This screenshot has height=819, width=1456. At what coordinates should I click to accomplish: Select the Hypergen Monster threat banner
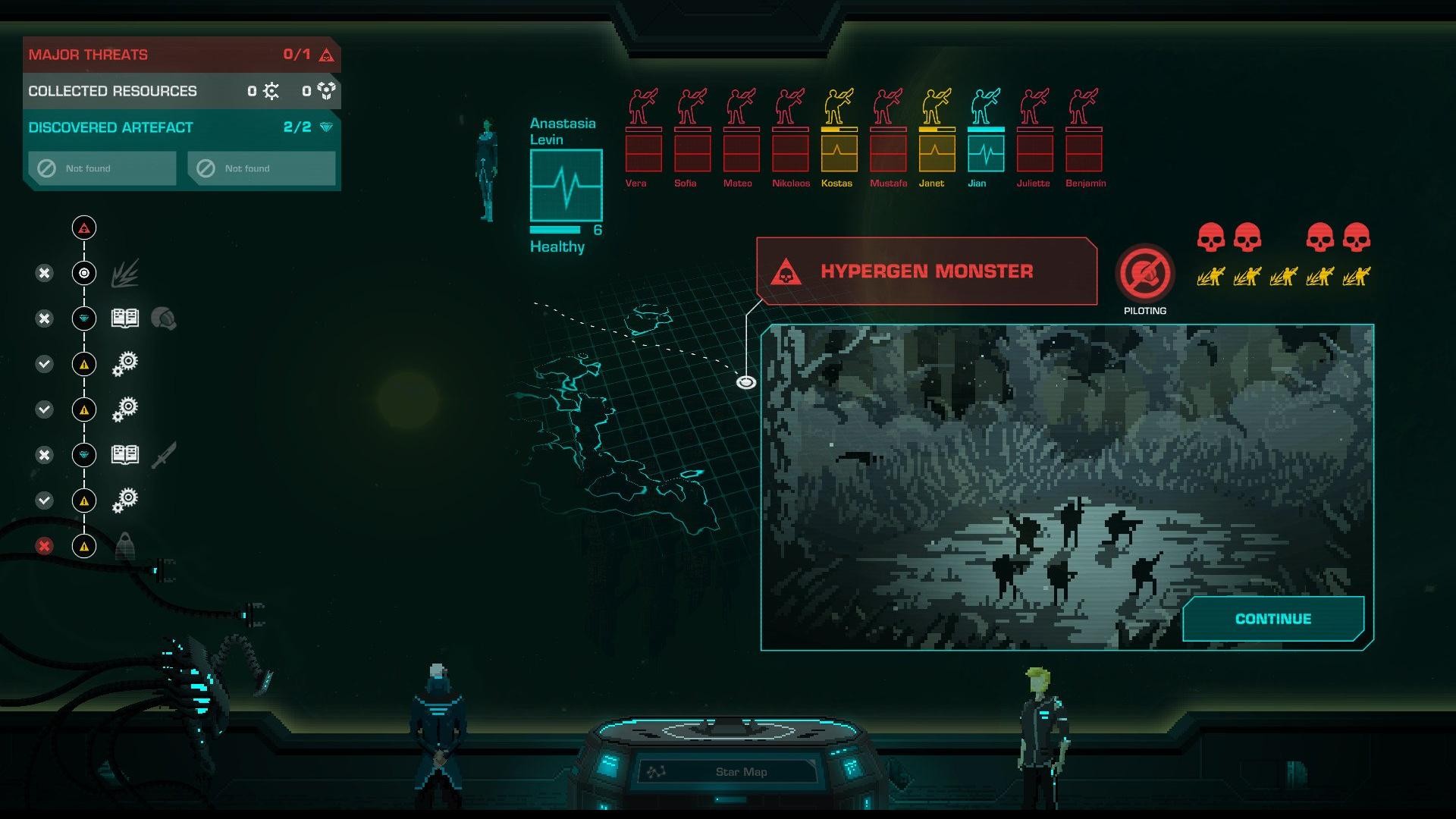pos(926,271)
